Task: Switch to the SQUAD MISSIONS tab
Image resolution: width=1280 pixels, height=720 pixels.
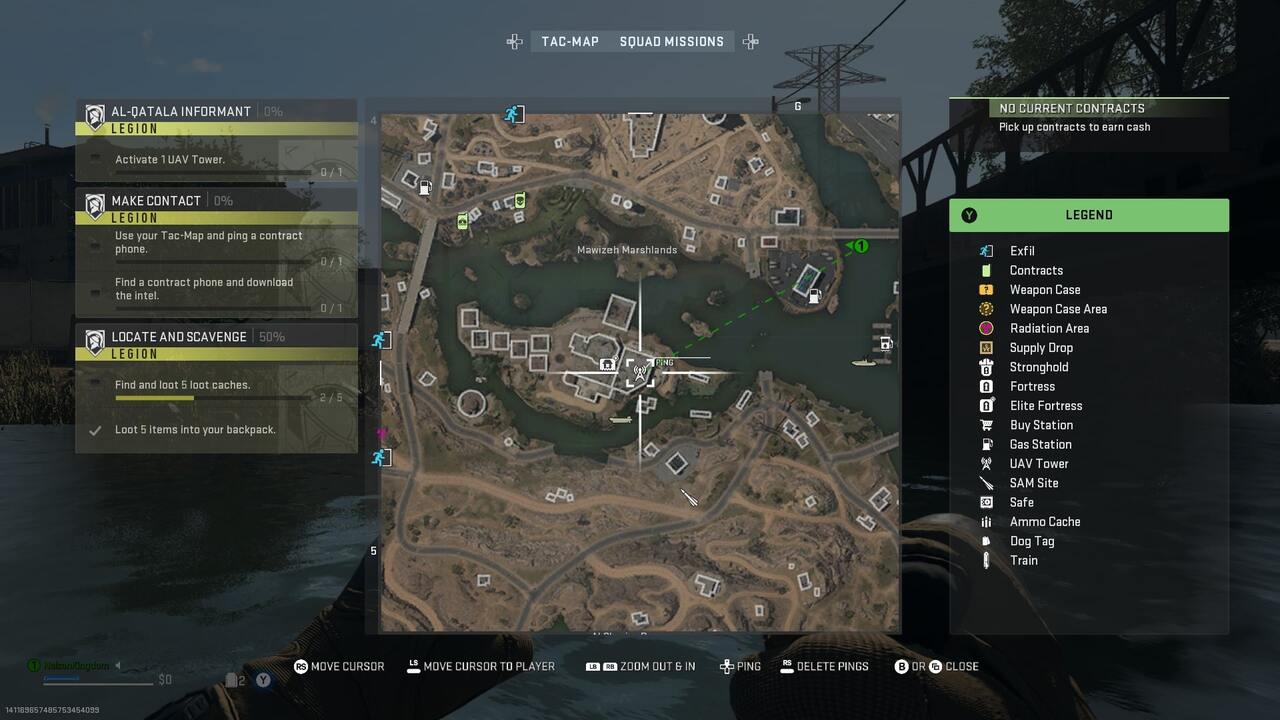Action: click(672, 41)
